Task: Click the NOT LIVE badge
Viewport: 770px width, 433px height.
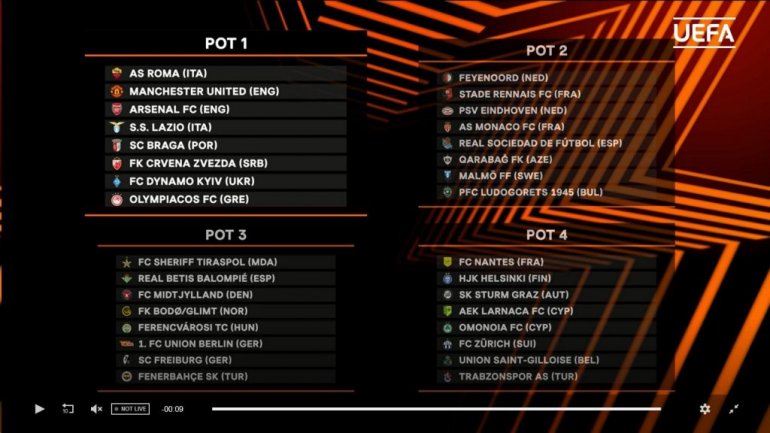Action: [x=130, y=409]
